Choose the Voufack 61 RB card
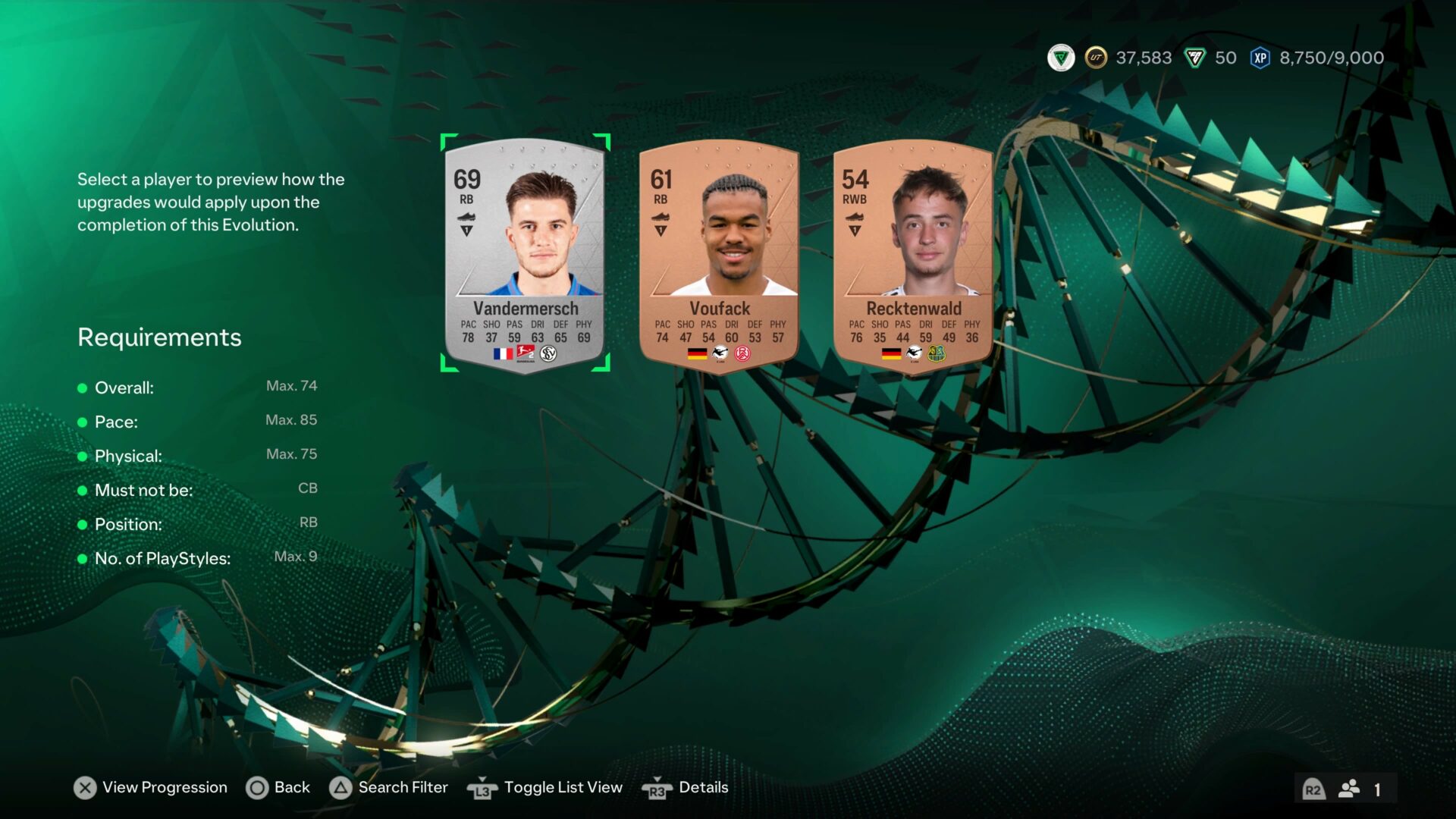The image size is (1456, 819). 719,253
